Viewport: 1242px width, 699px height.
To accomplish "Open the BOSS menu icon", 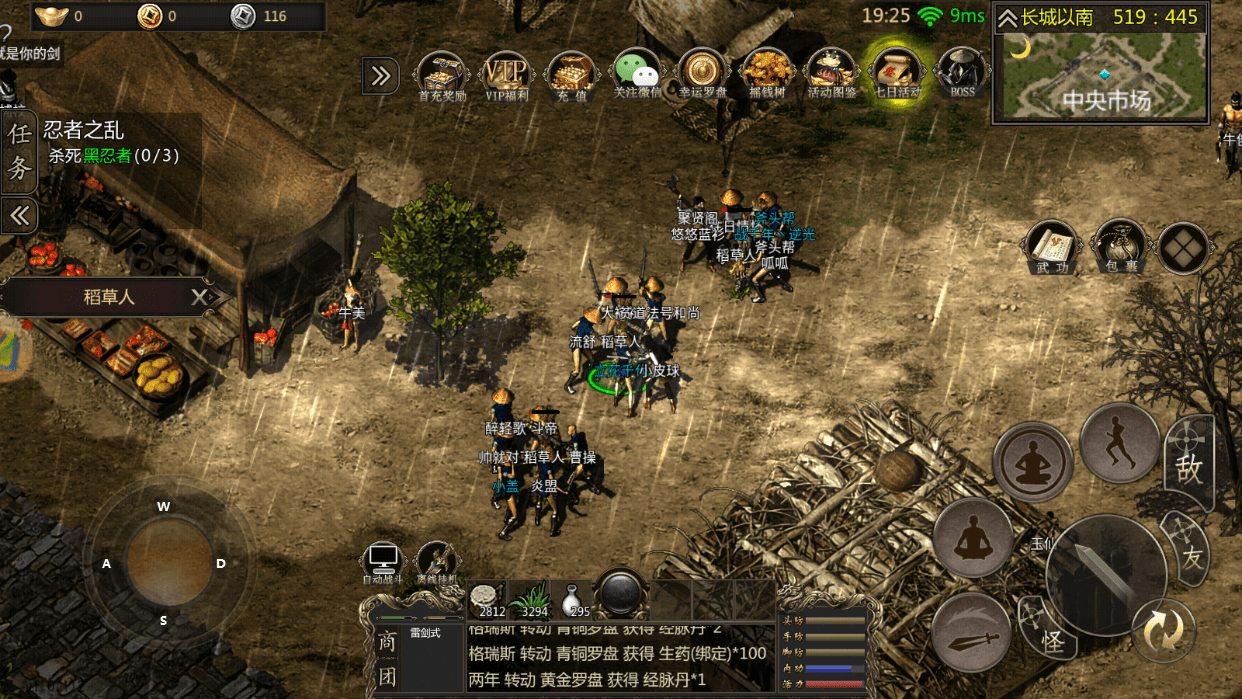I will [962, 73].
